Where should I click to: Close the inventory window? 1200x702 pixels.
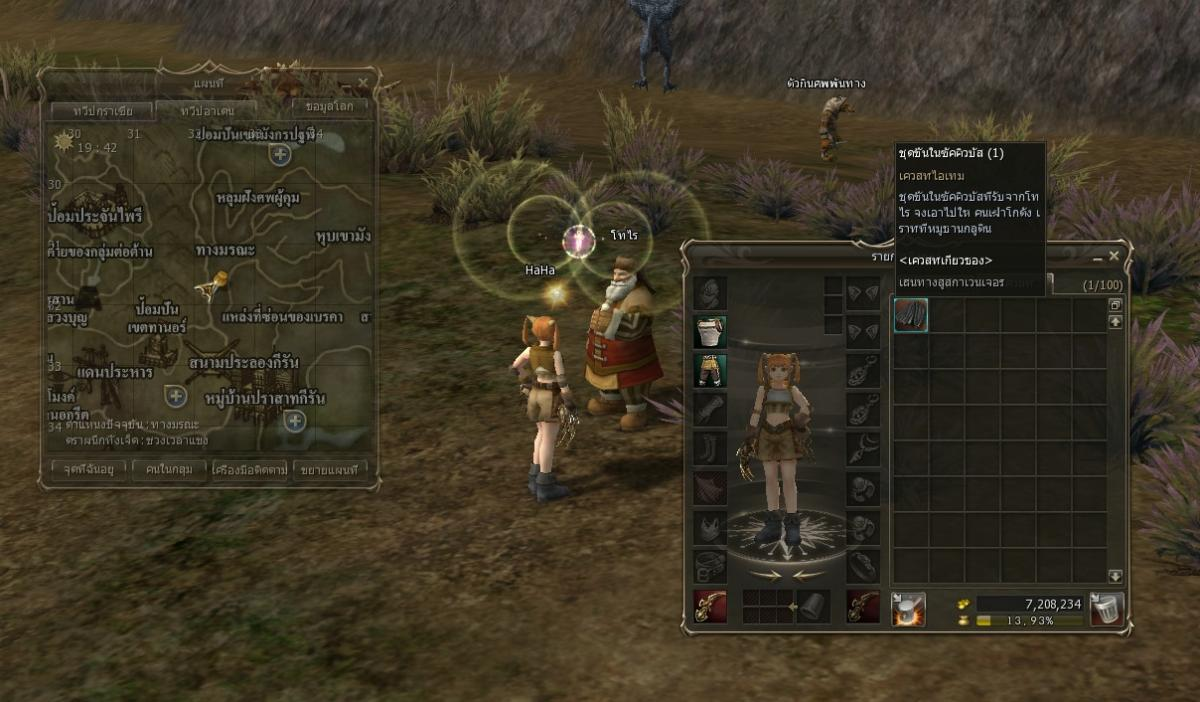click(x=1114, y=256)
